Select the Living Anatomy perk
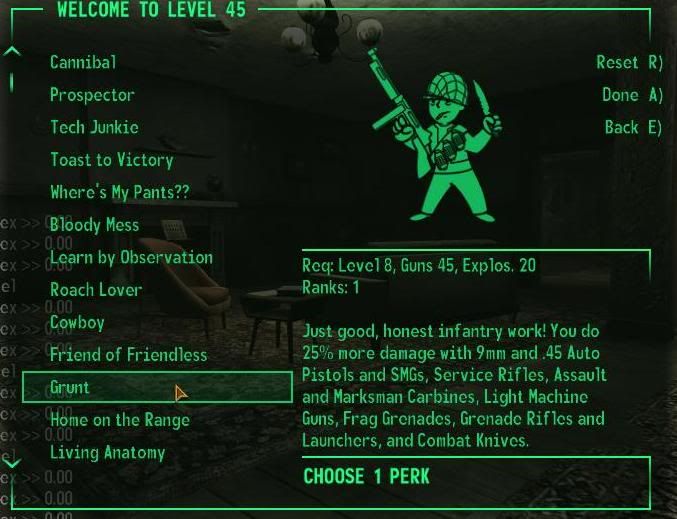677x519 pixels. point(108,452)
